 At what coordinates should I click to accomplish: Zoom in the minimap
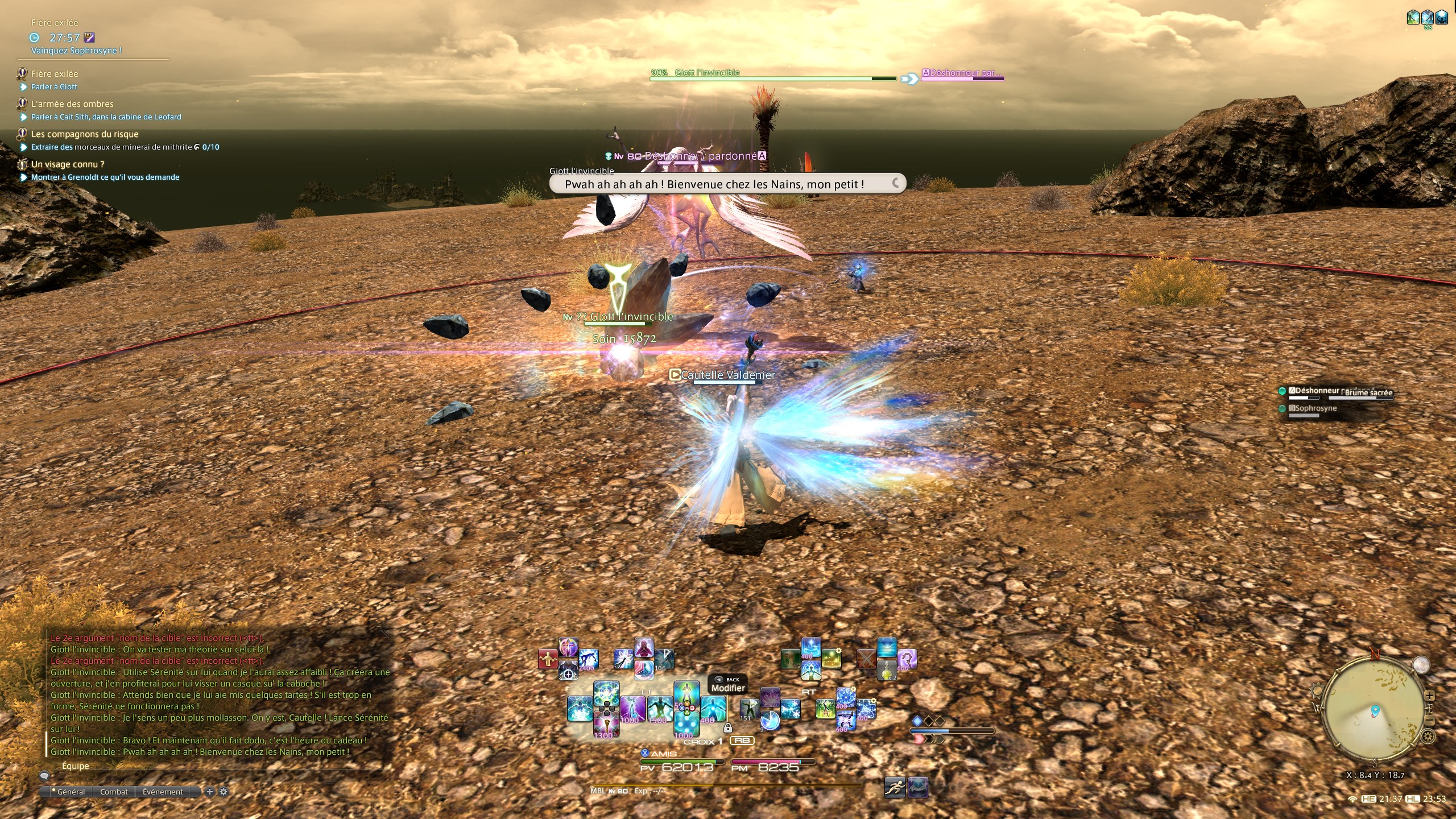click(1429, 696)
